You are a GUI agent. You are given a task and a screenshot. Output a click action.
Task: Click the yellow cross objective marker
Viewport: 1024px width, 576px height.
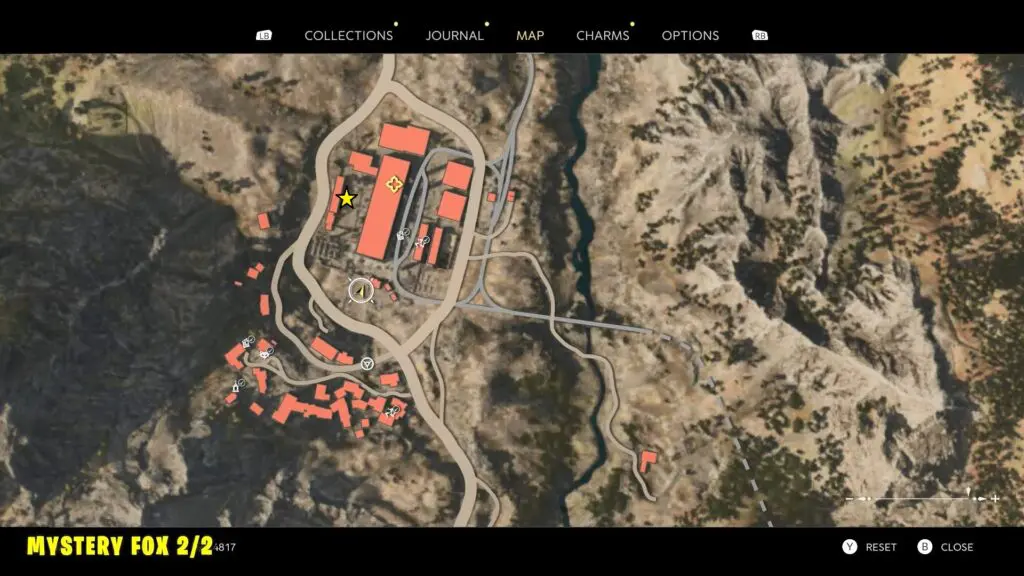[x=394, y=183]
